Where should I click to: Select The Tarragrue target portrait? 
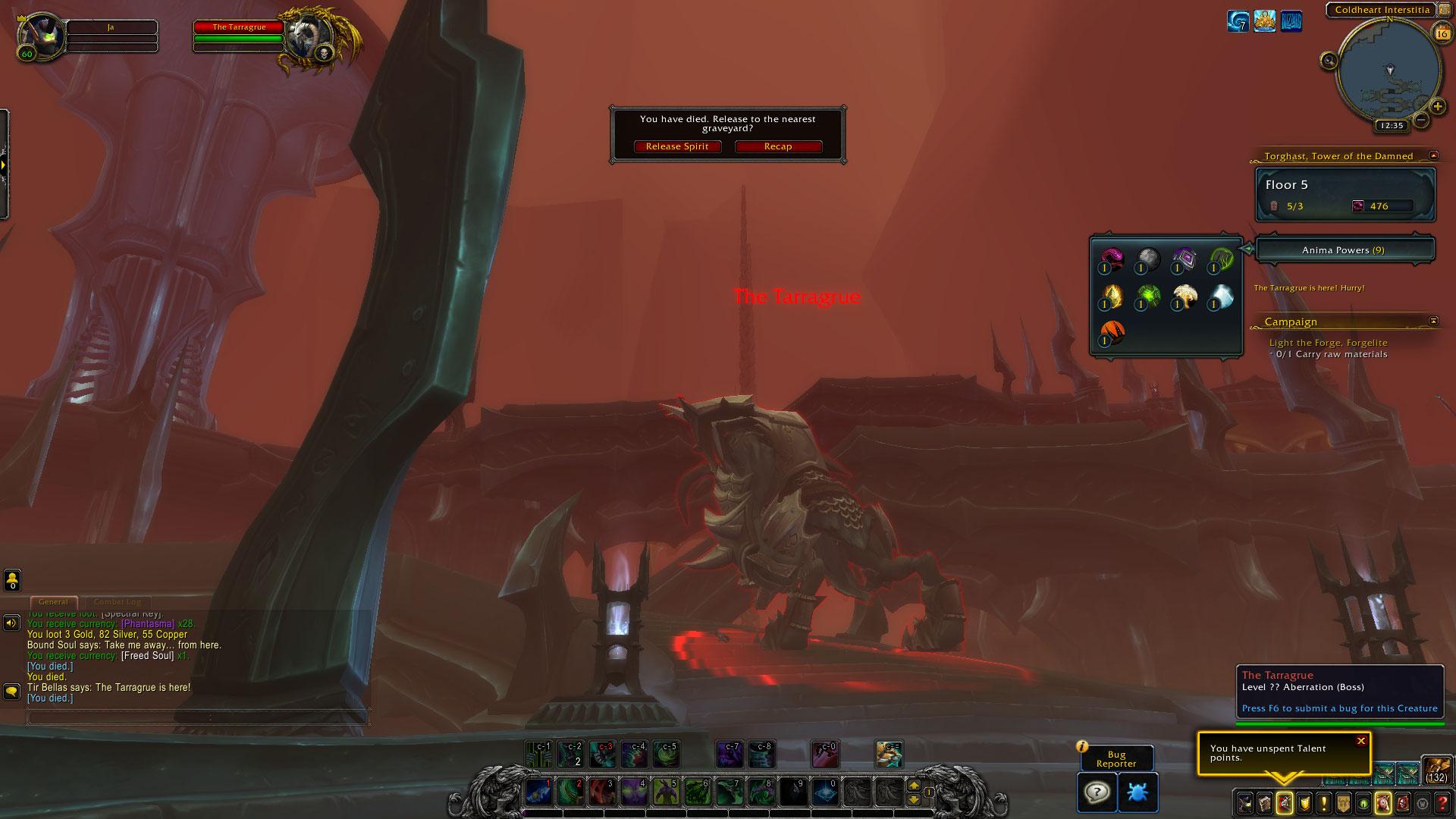tap(309, 36)
